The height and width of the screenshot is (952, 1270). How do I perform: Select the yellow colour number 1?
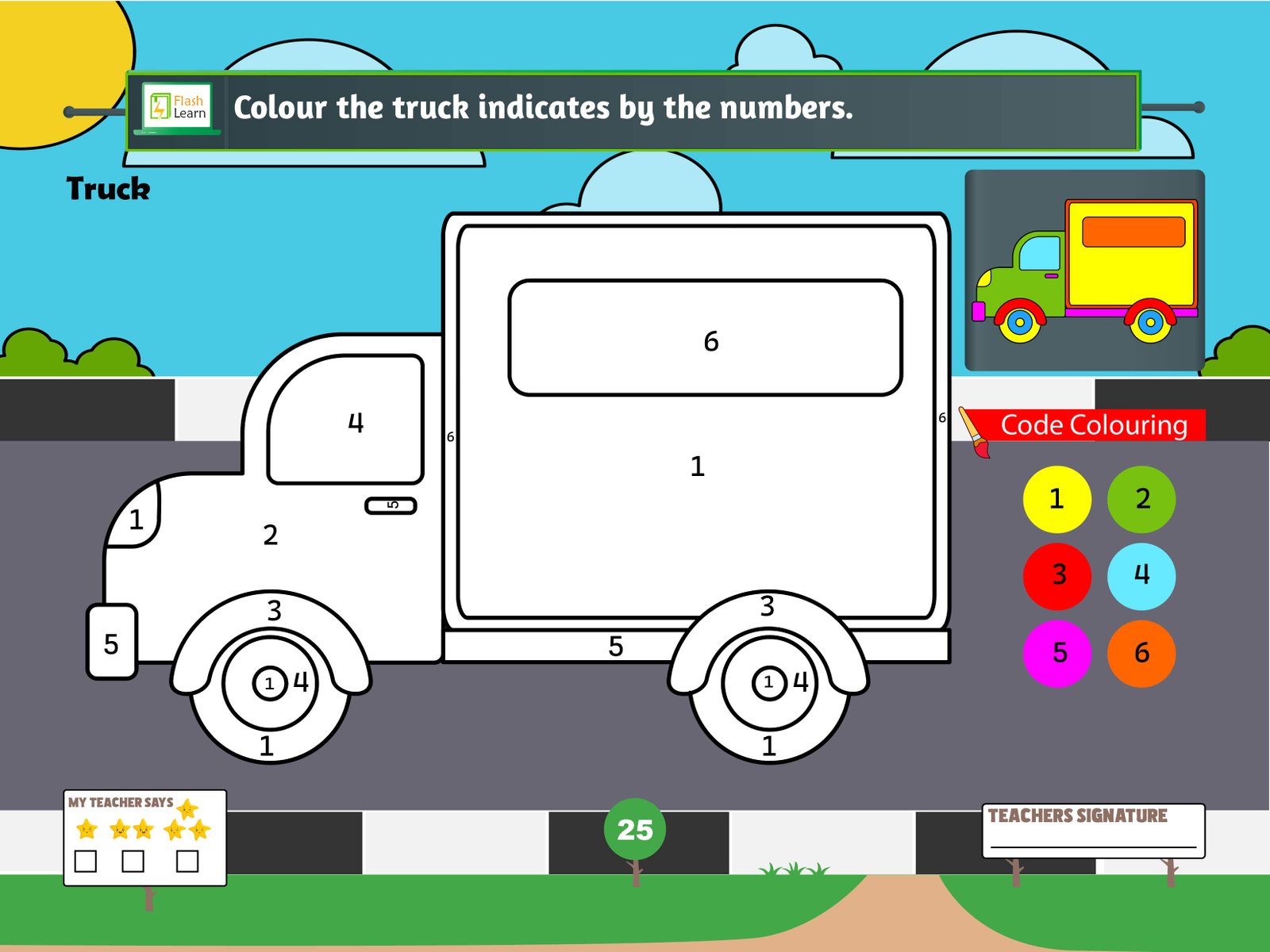click(x=1056, y=499)
